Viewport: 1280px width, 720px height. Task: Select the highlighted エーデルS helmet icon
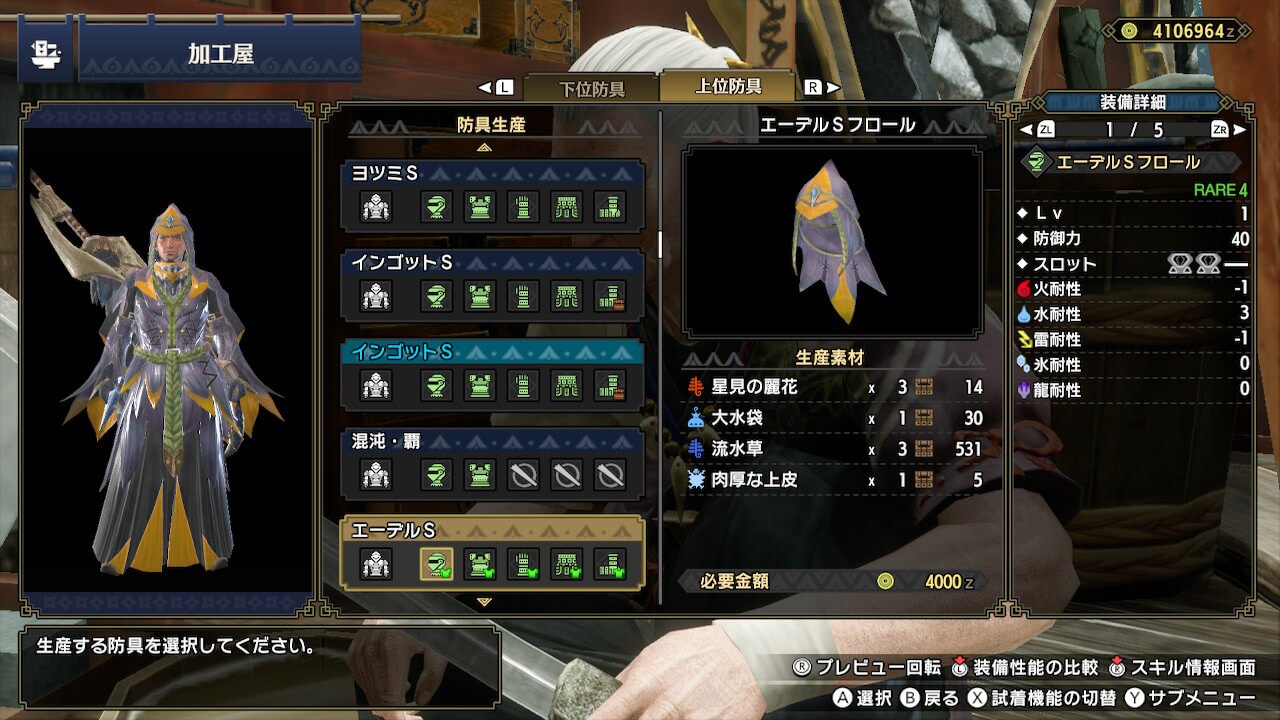pos(436,565)
